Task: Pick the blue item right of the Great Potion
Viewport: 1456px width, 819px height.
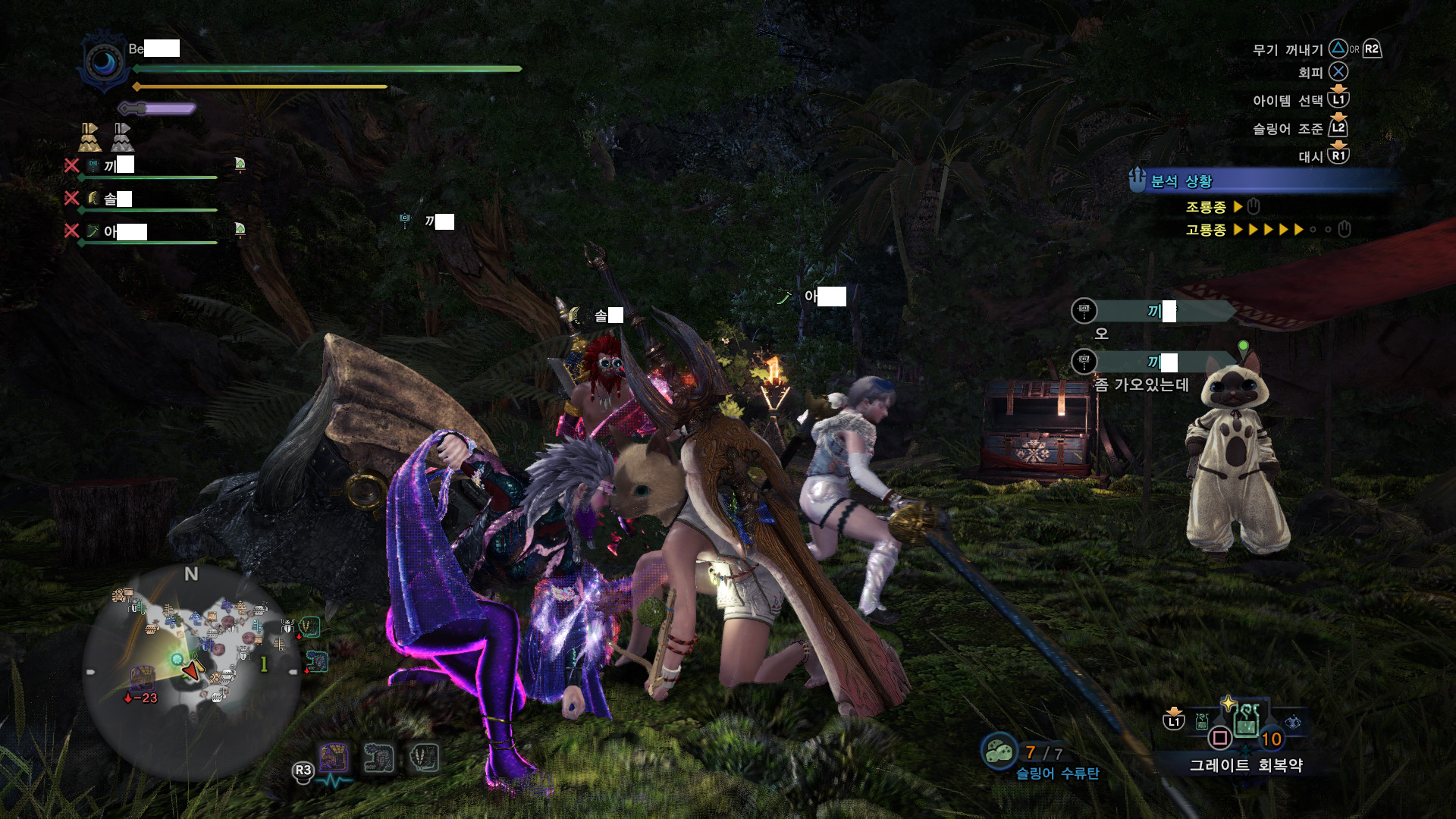Action: pos(1292,722)
